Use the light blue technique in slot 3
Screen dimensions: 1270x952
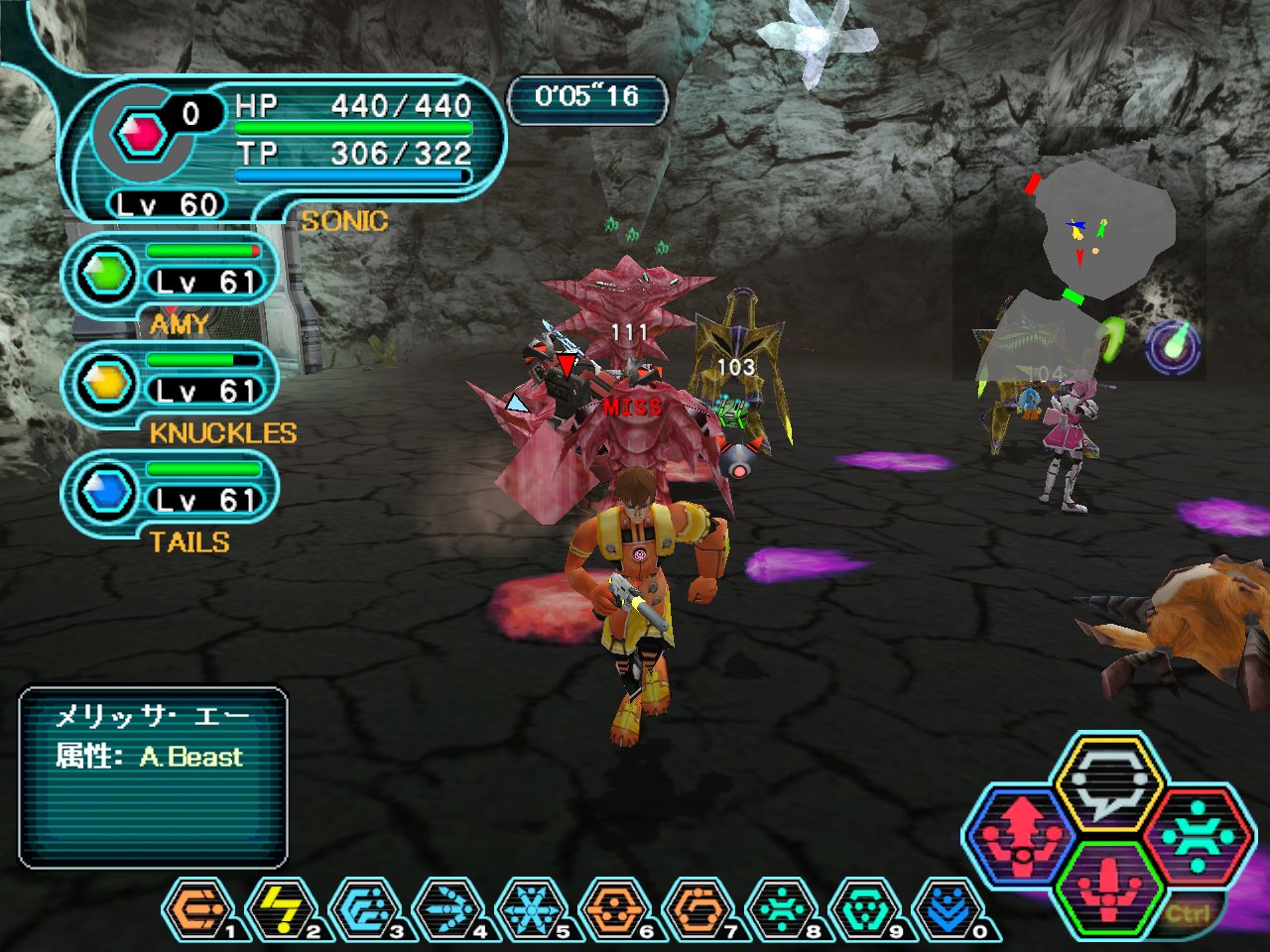[365, 908]
